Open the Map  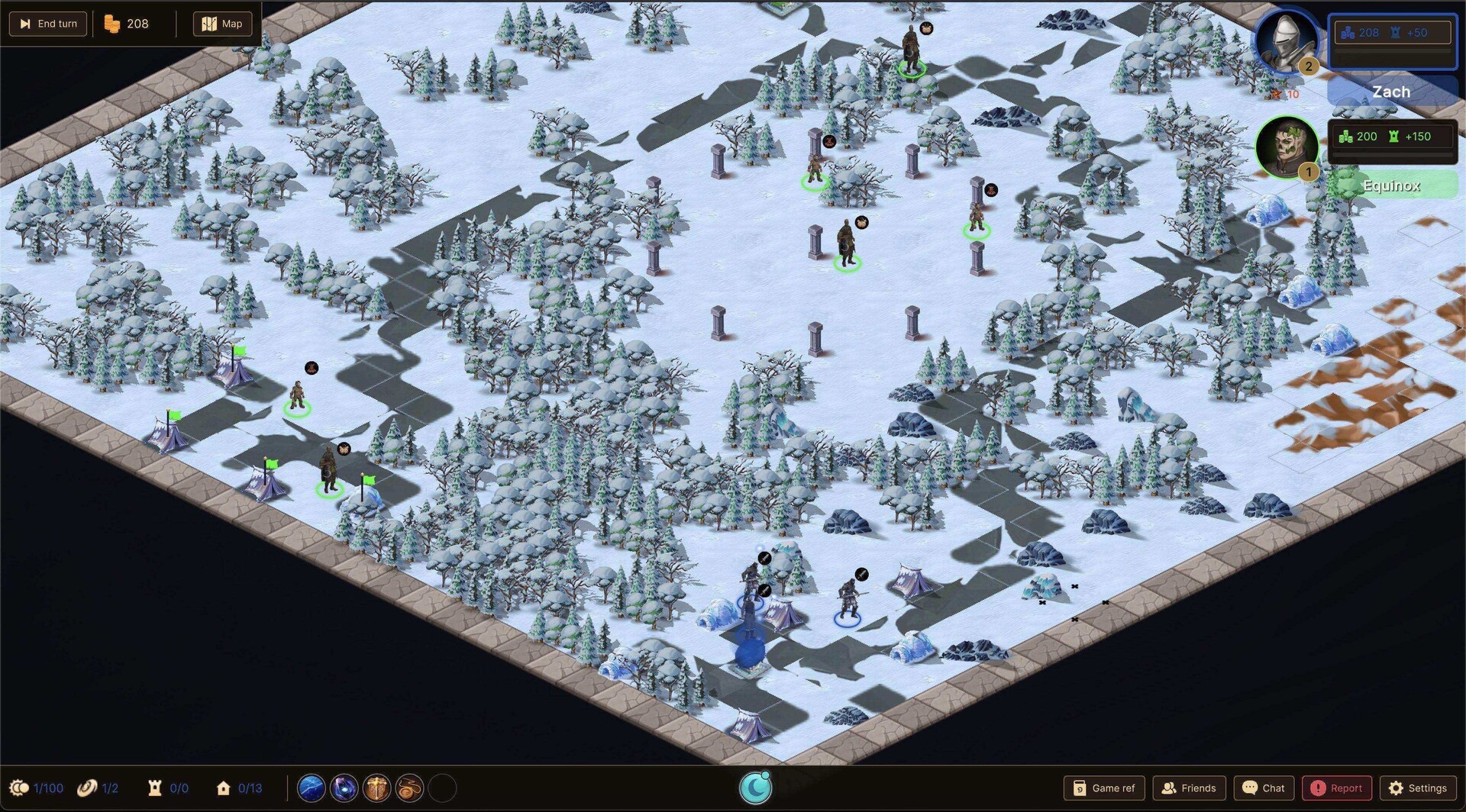pyautogui.click(x=222, y=23)
